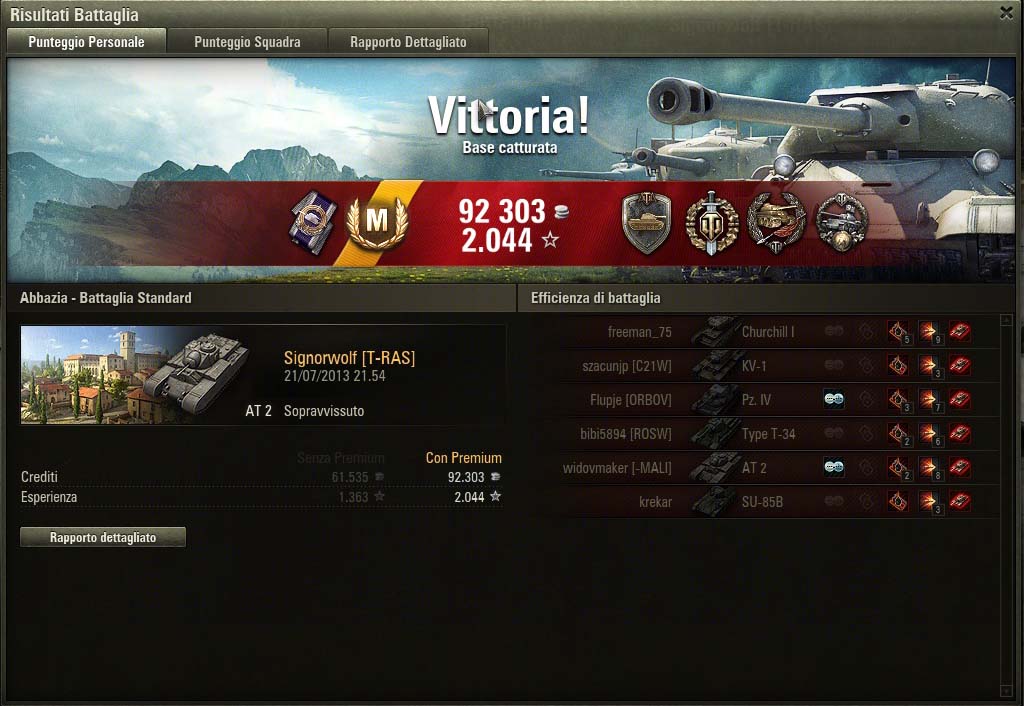Select the freeman_75 Churchill I row
Screen dimensions: 1024x706
coord(758,332)
